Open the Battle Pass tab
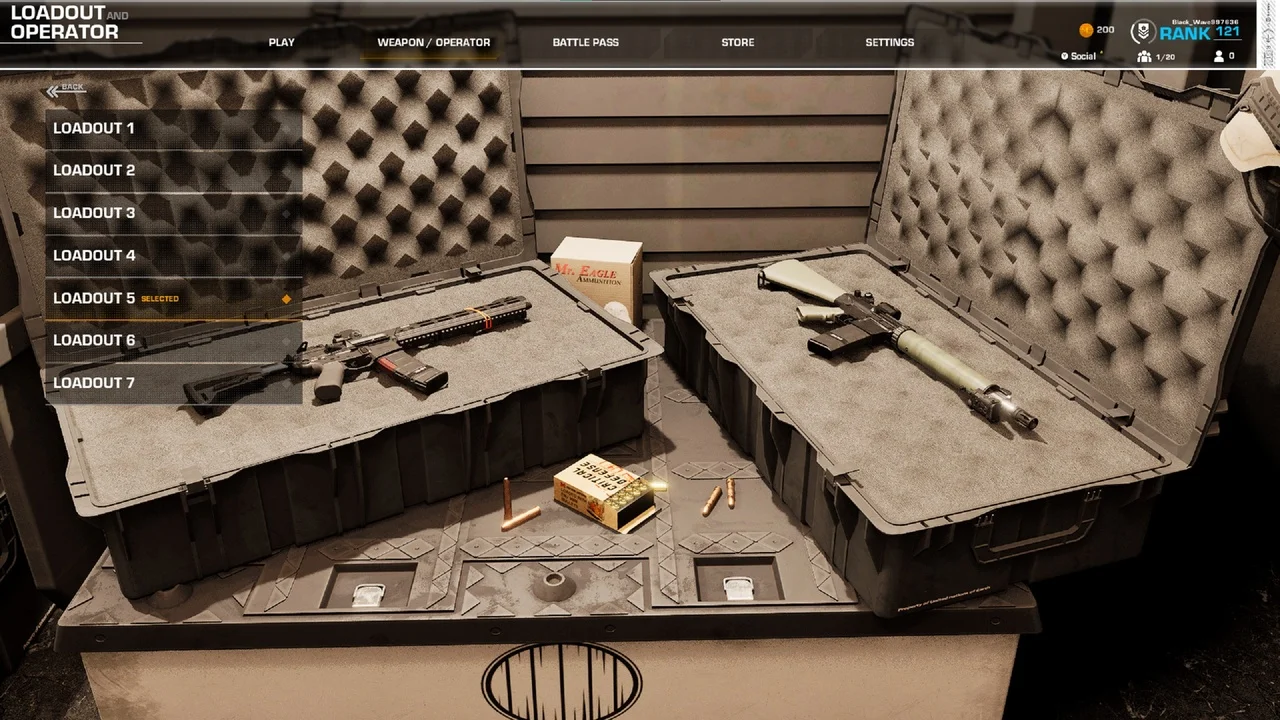This screenshot has height=720, width=1280. (585, 43)
